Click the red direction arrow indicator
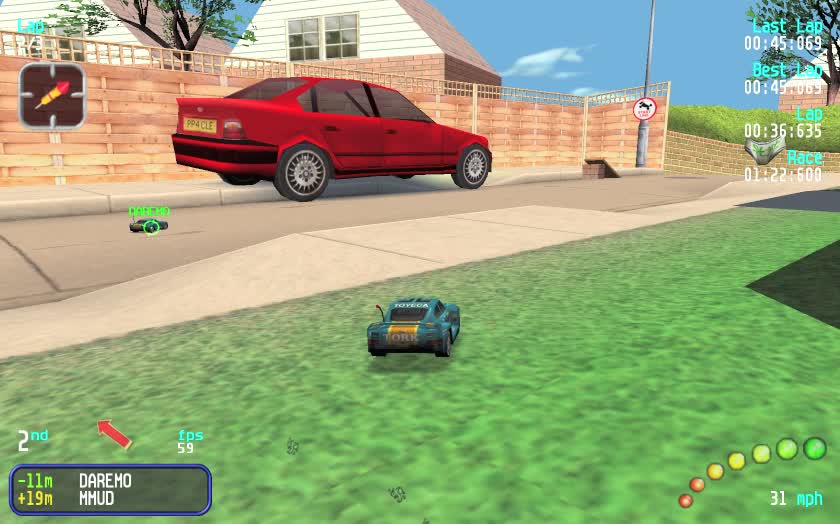Screen dimensions: 840x524 coord(114,433)
